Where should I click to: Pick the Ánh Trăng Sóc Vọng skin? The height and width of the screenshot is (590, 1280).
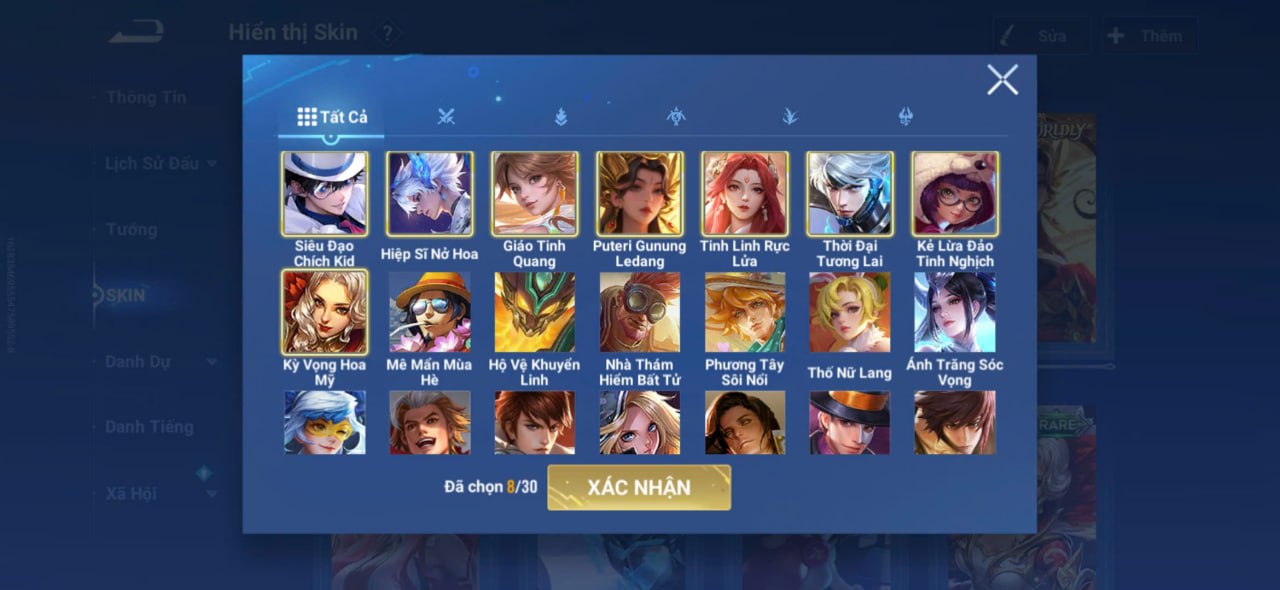coord(954,312)
